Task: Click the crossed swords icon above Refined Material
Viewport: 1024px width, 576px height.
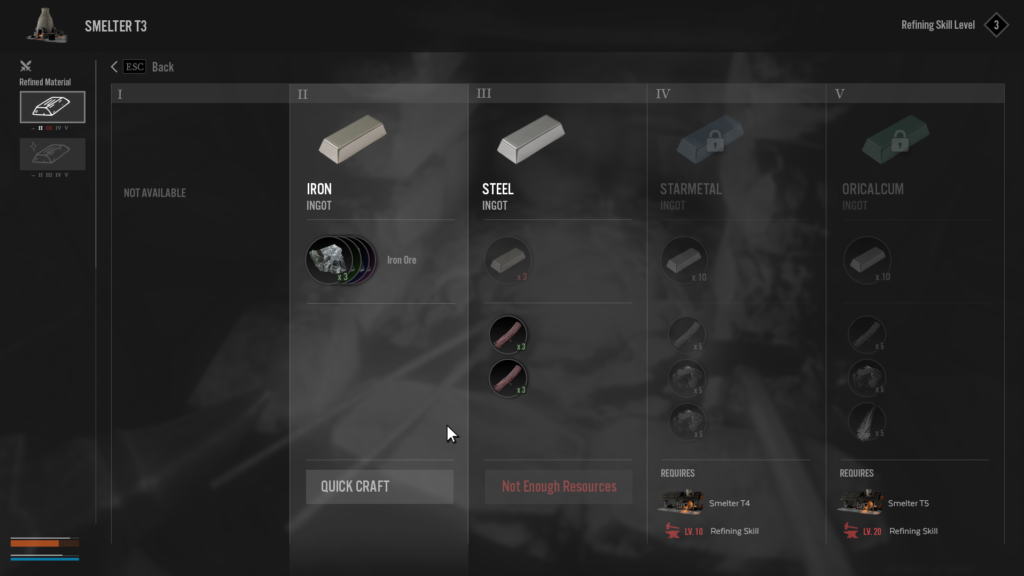Action: click(x=26, y=67)
